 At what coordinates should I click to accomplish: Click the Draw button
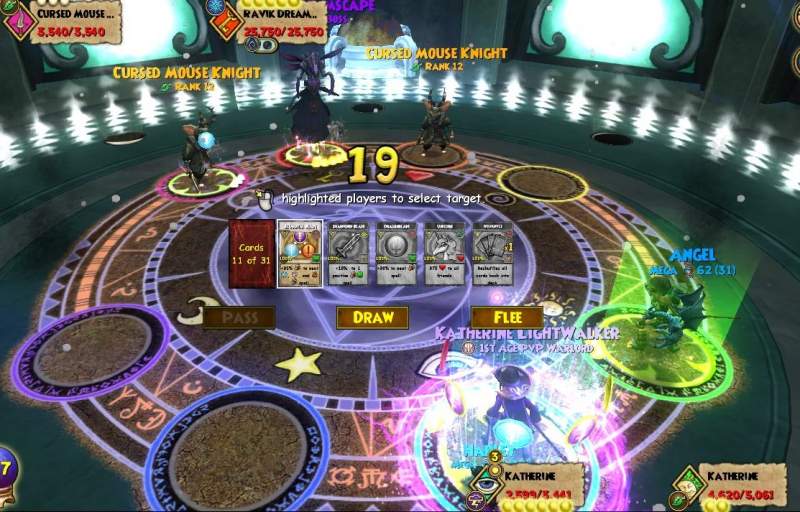click(x=372, y=318)
